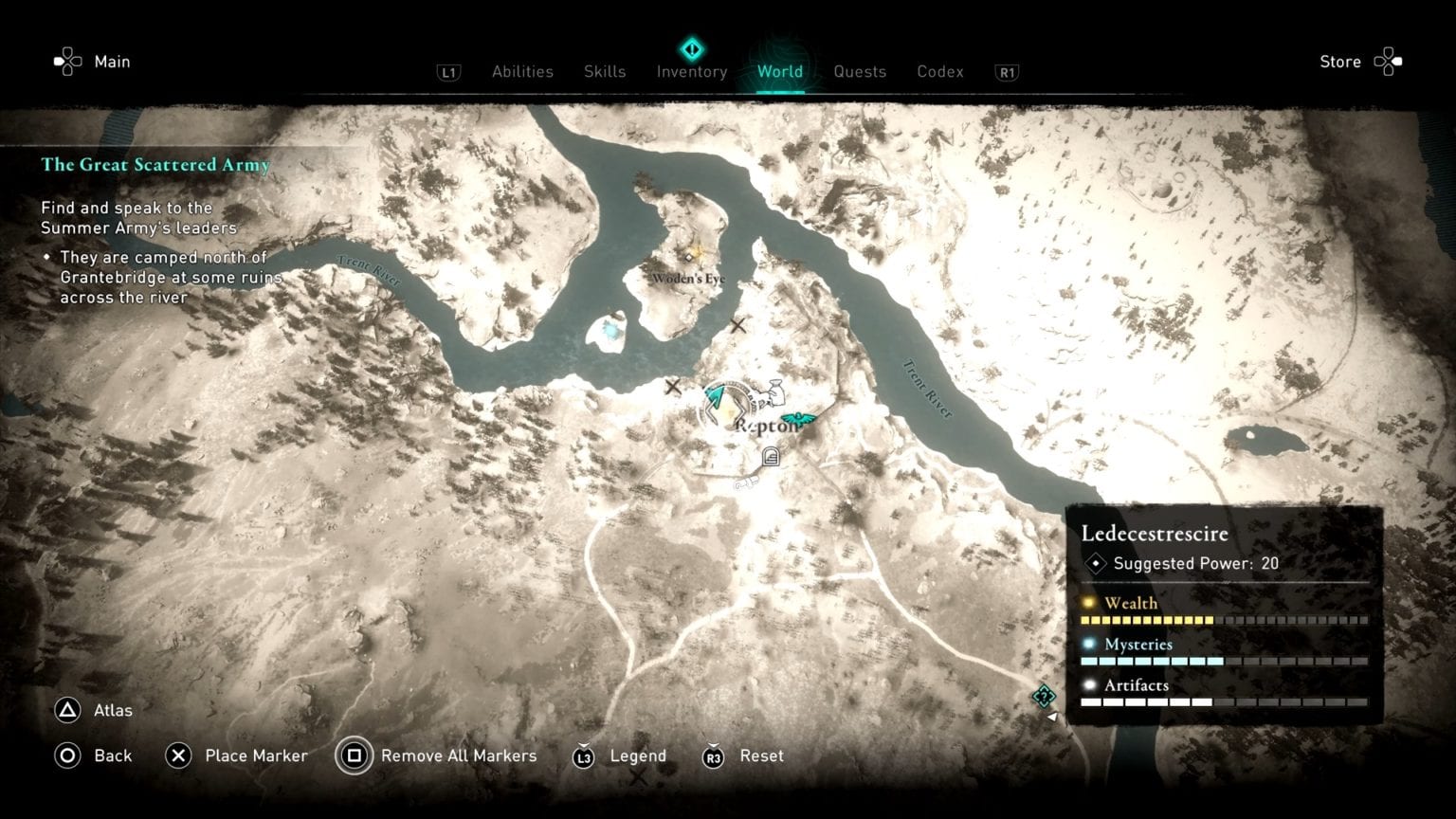Remove the X marker west of Repton
This screenshot has width=1456, height=819.
point(675,386)
